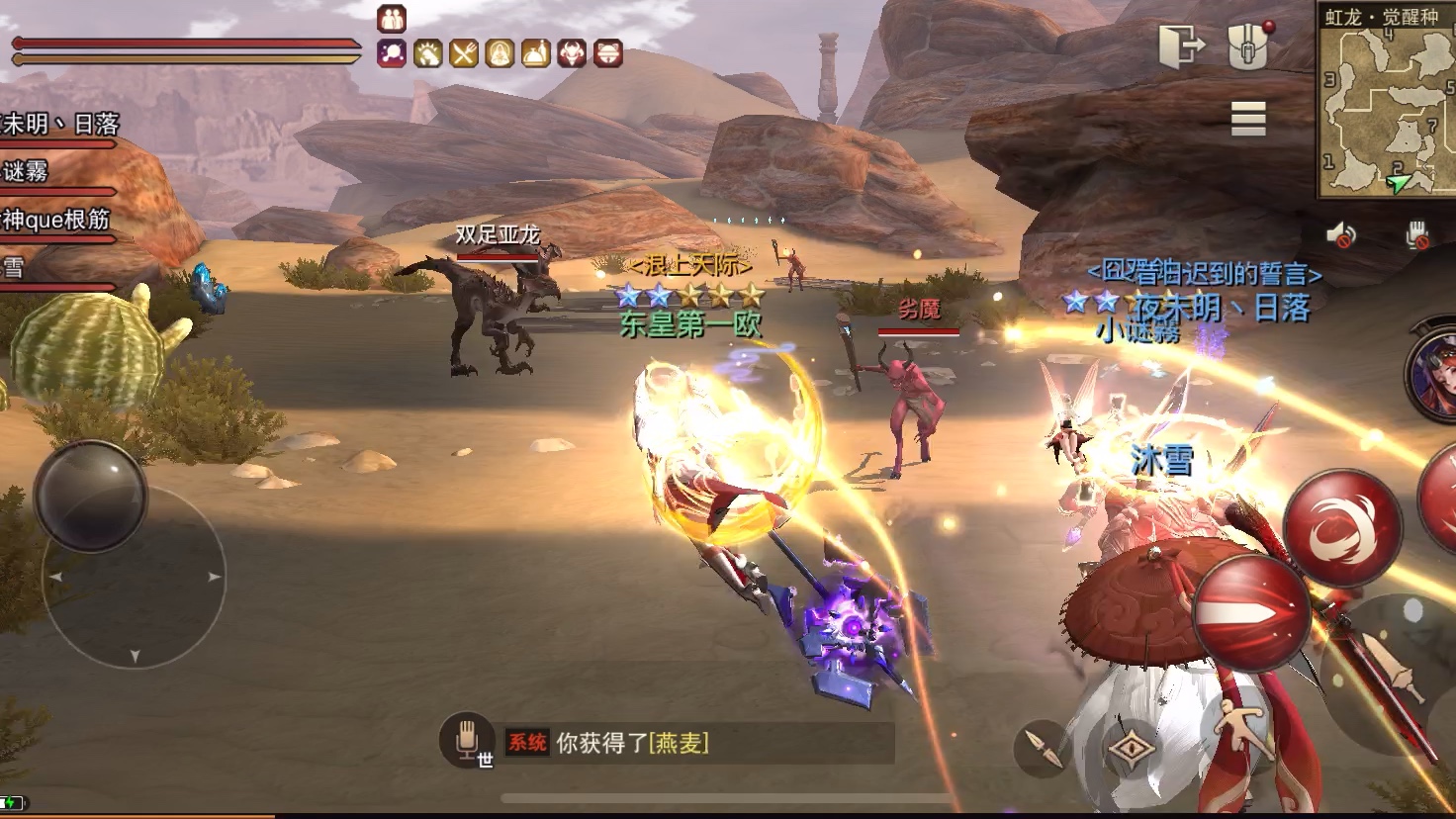Open the area minimap
This screenshot has height=819, width=1456.
click(1388, 99)
